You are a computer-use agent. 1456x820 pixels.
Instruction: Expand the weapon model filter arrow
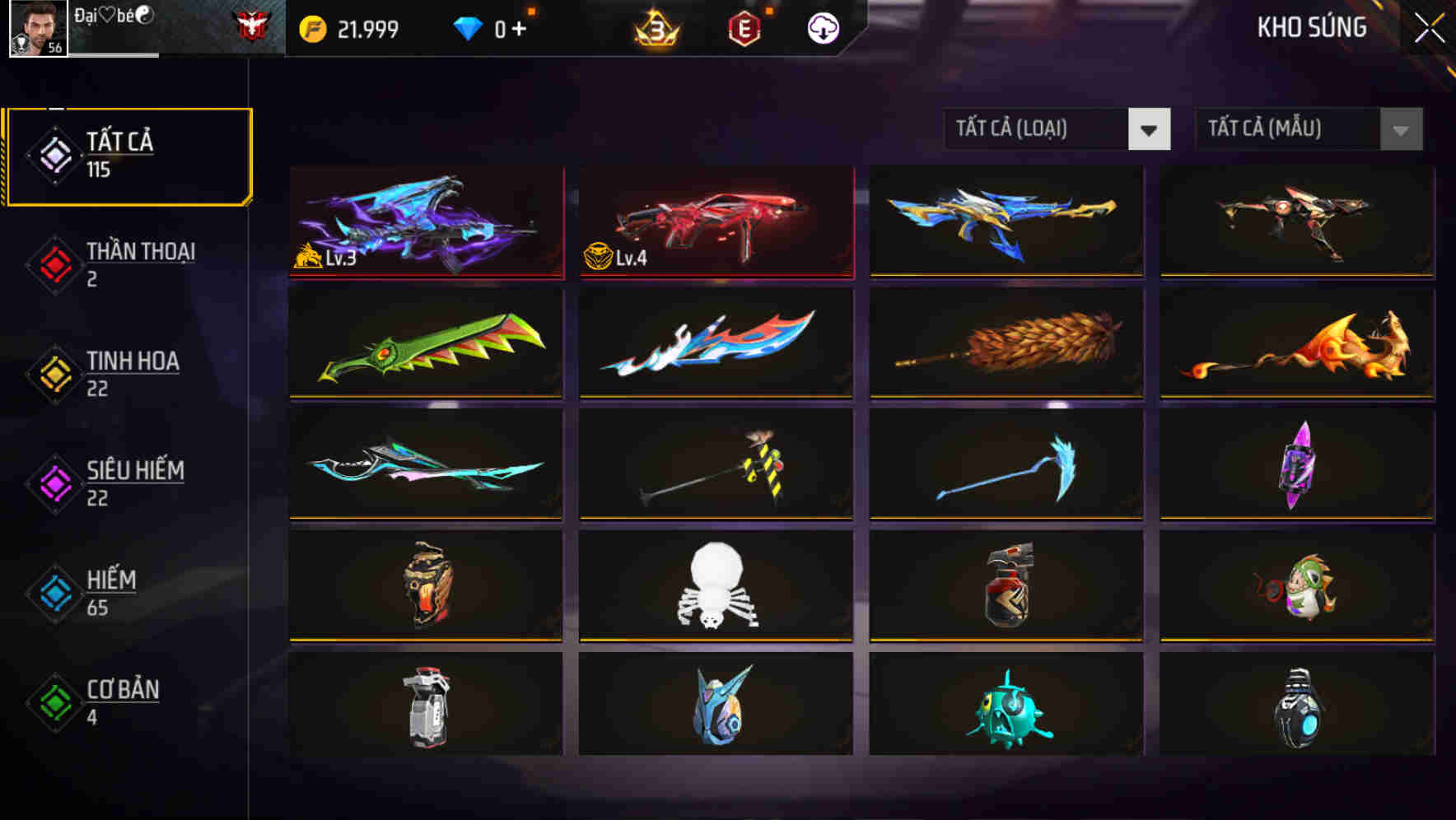click(1399, 129)
